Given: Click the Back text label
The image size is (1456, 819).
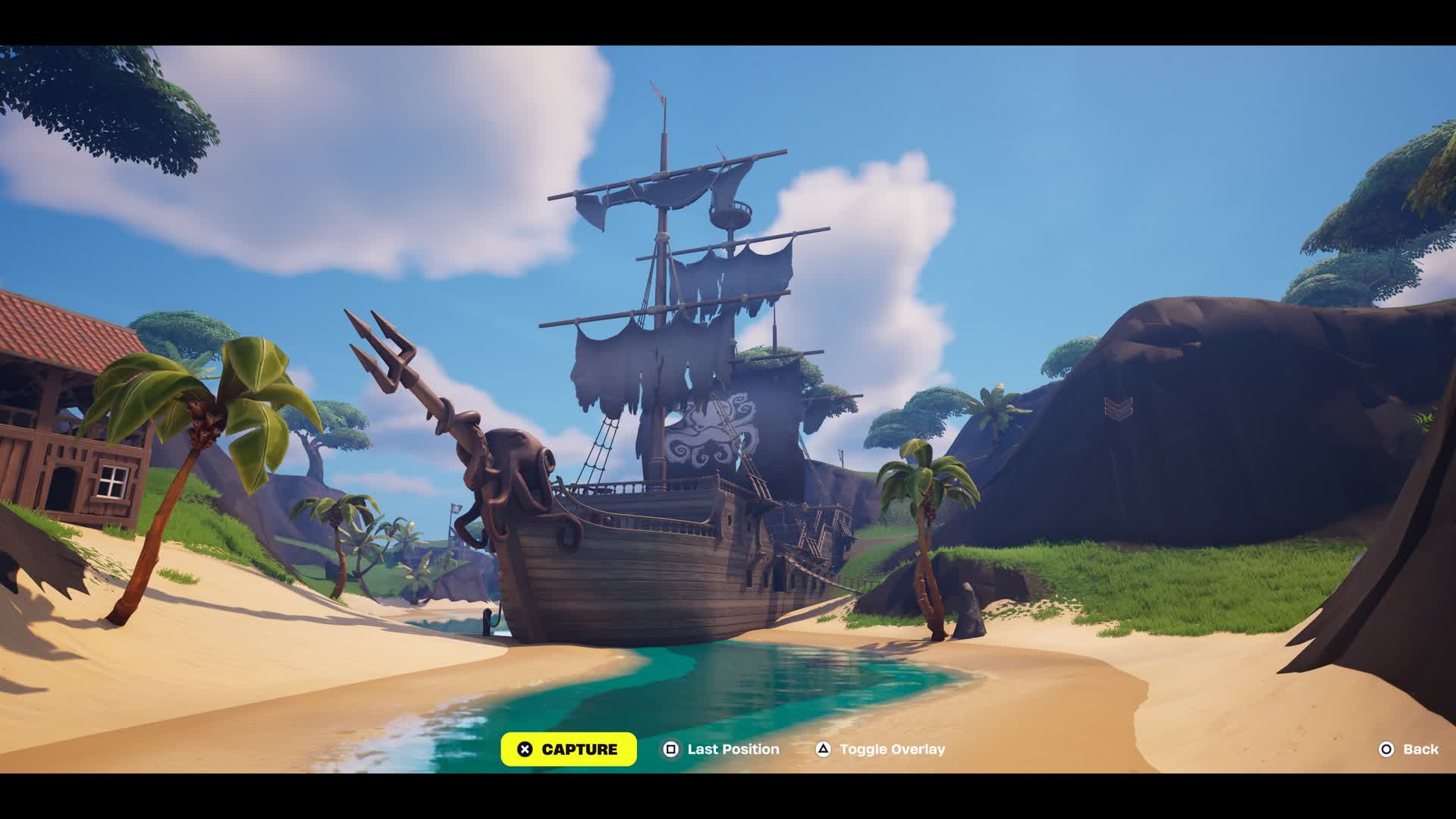Looking at the screenshot, I should [1422, 749].
